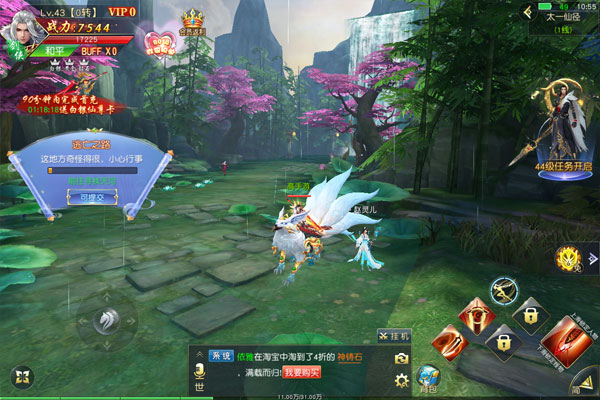Open the 背包 bag icon

[430, 380]
